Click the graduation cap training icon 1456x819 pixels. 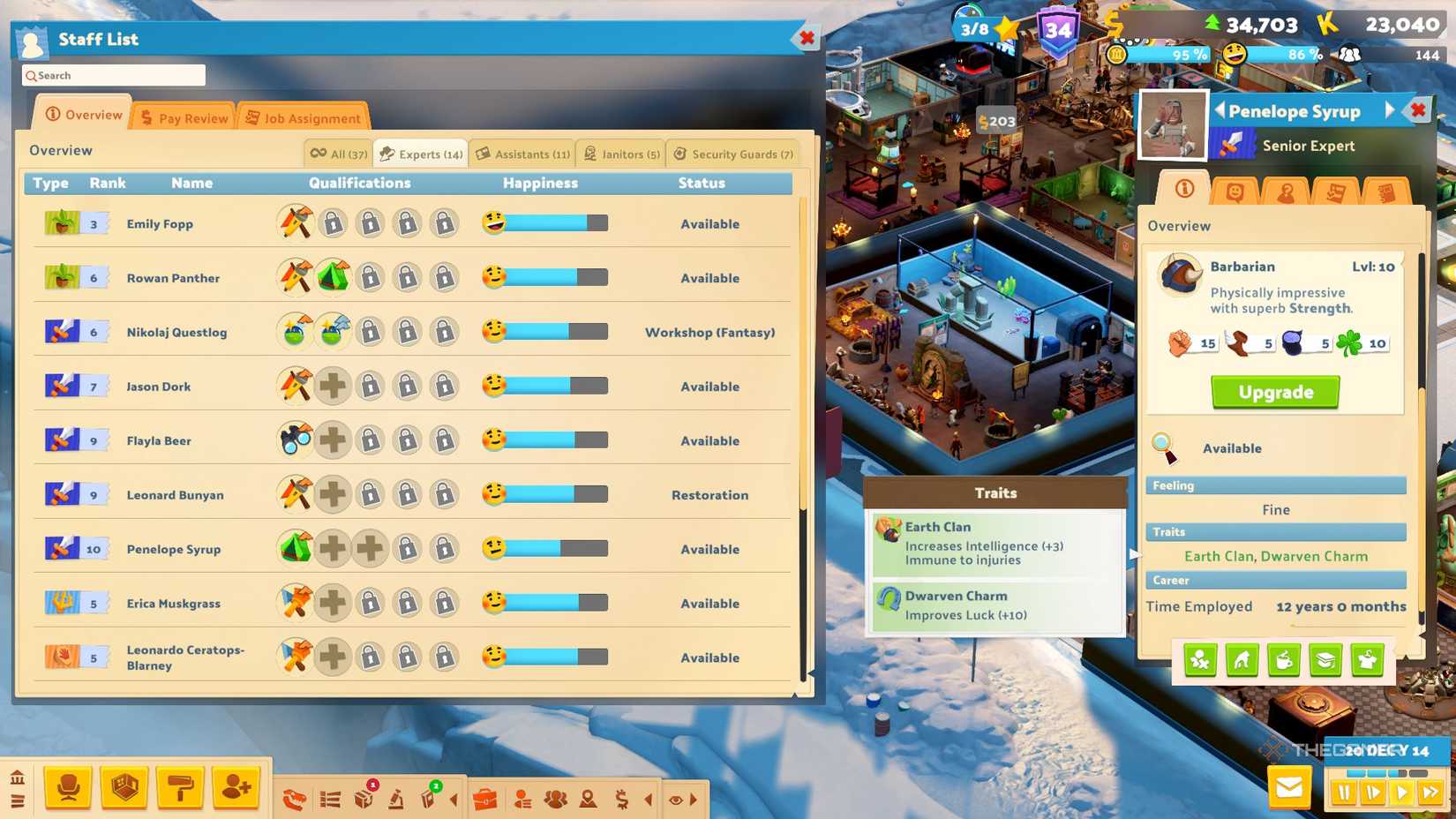1325,660
